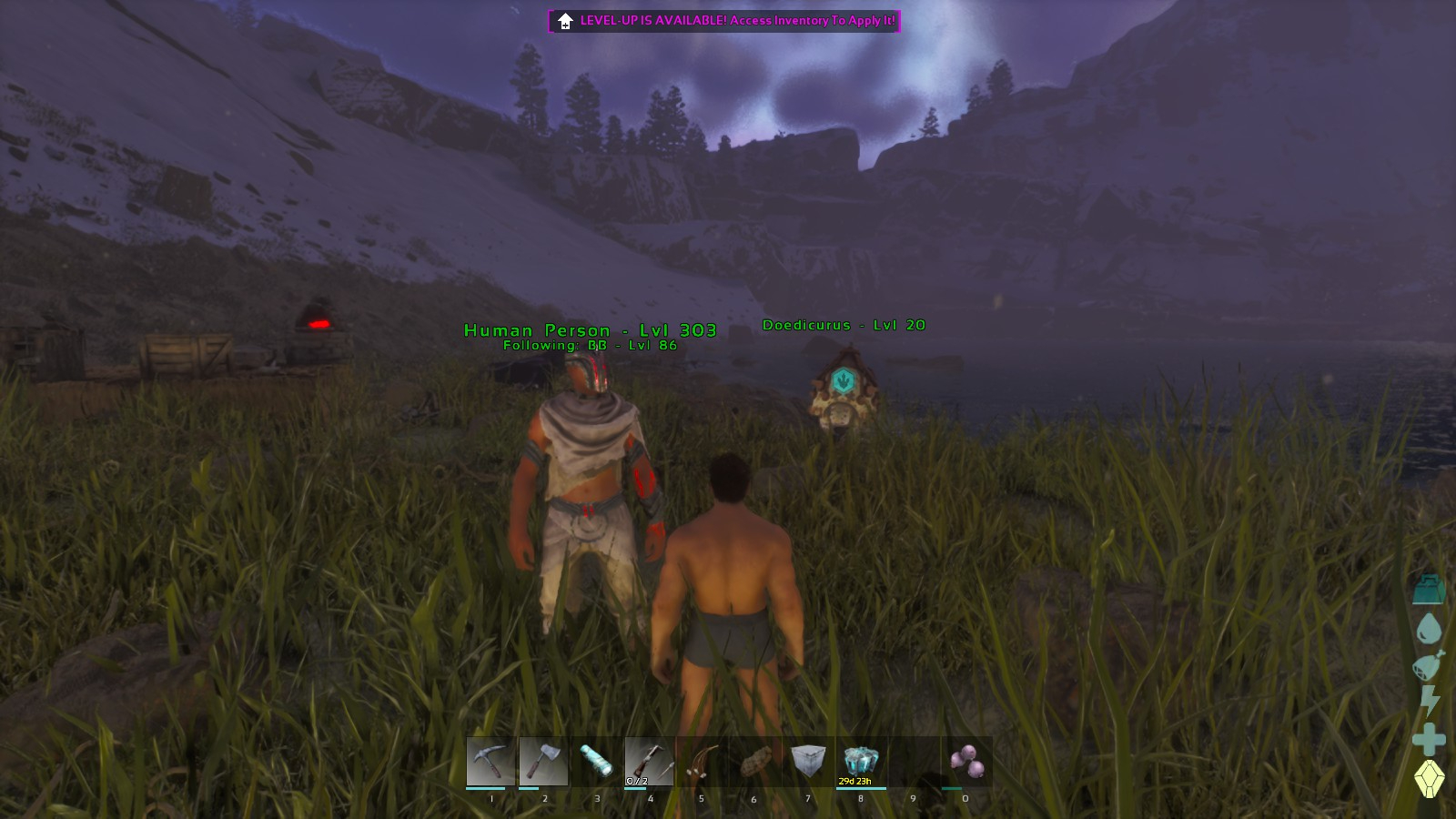
Task: Pick the brown rock item in the hotbar
Action: pyautogui.click(x=754, y=762)
